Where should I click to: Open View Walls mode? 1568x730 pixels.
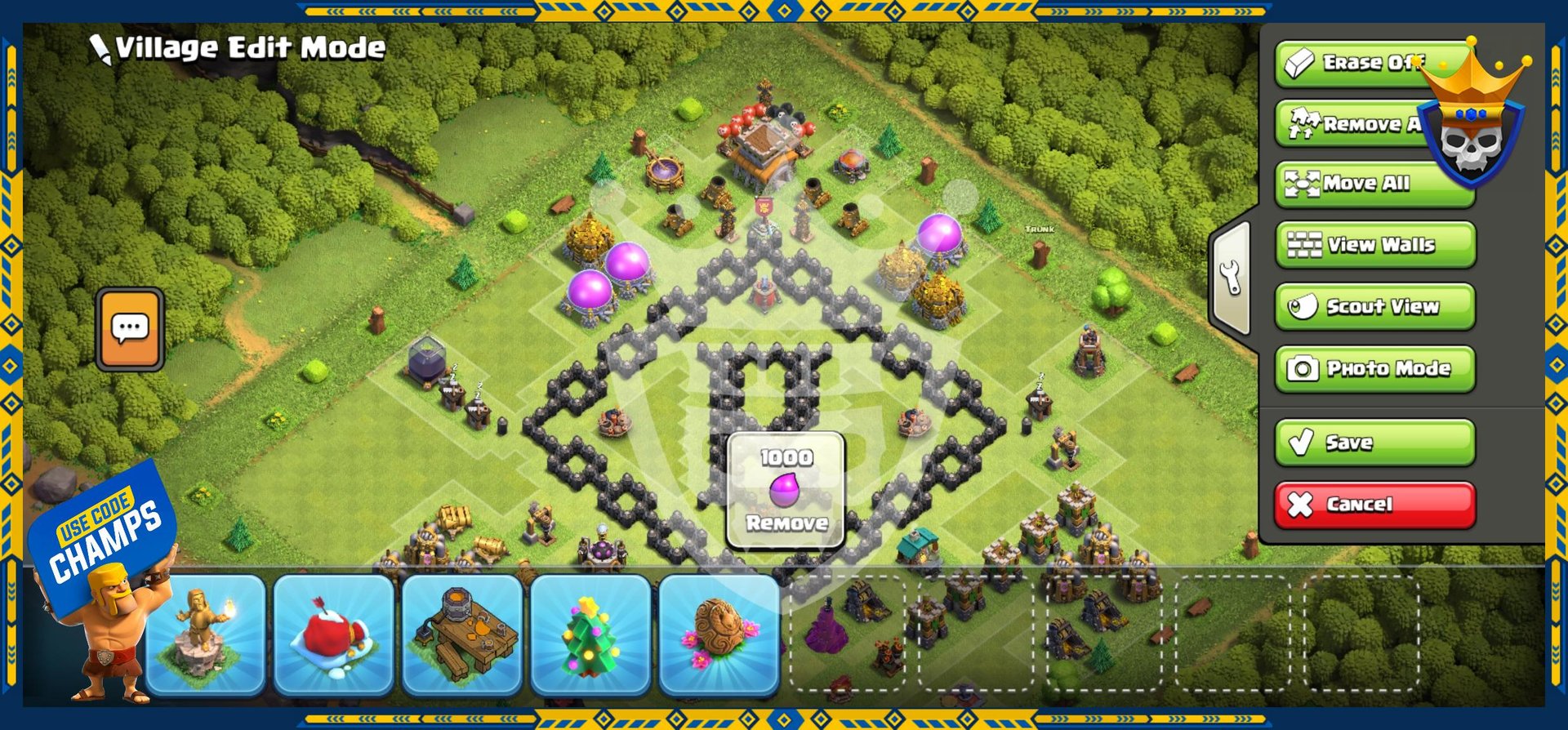click(x=1375, y=245)
